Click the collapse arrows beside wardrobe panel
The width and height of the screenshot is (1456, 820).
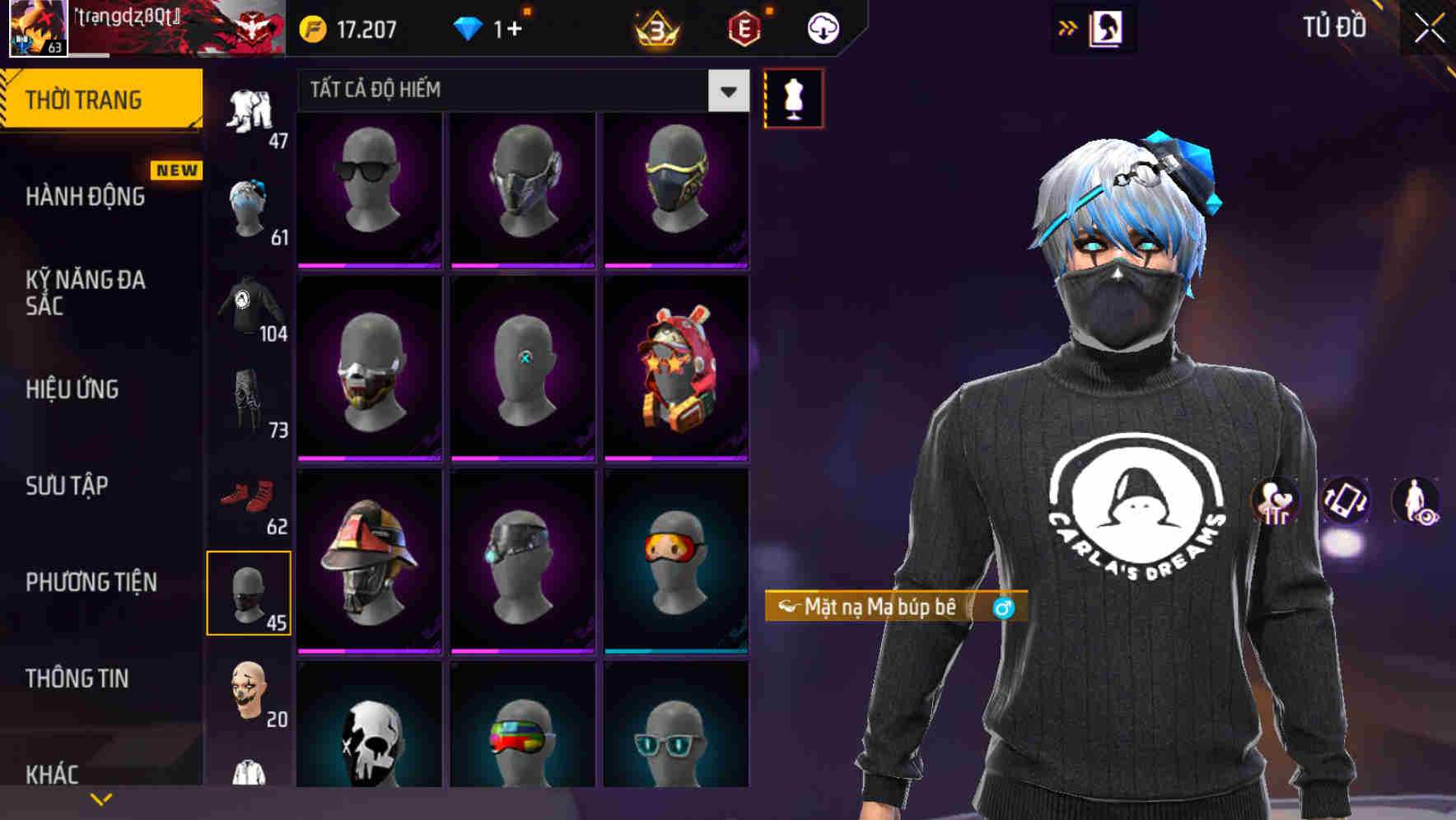tap(1068, 27)
